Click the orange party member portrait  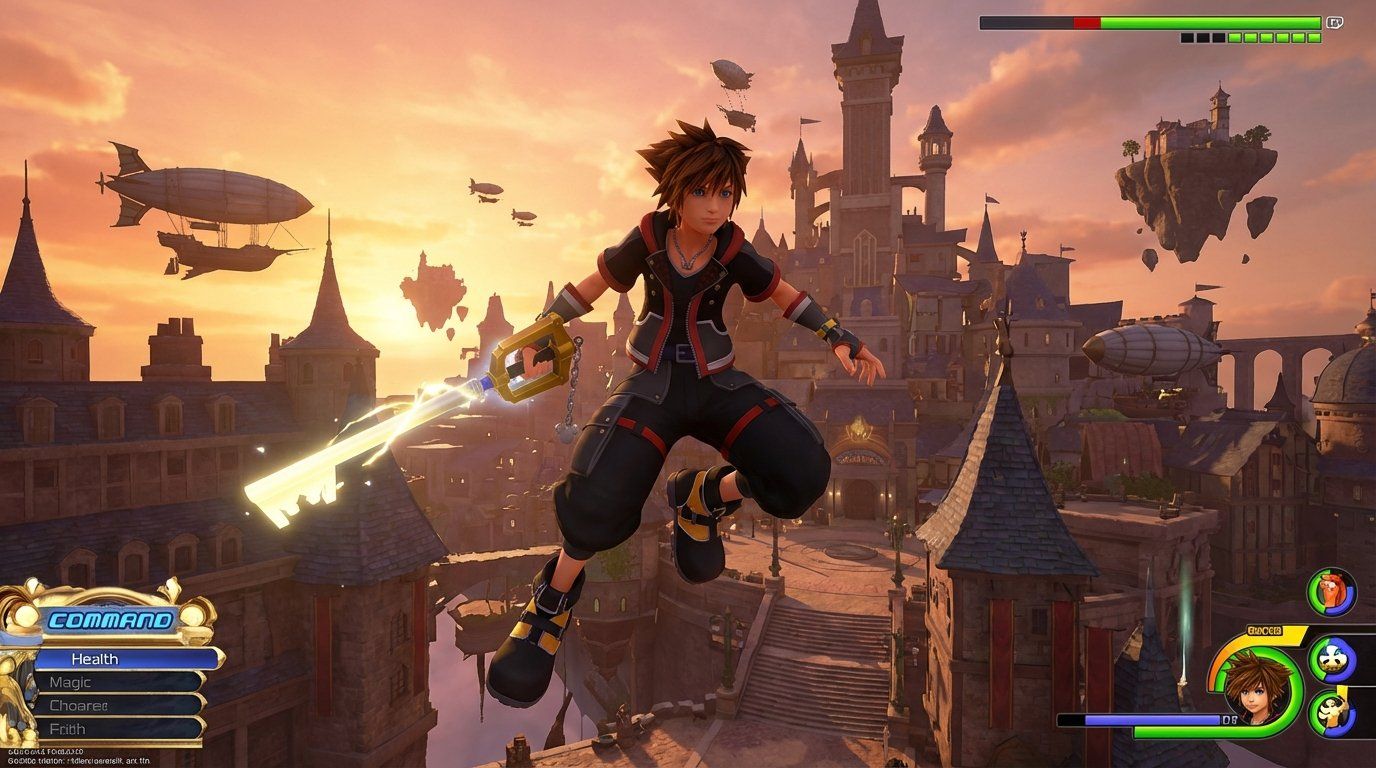(x=1331, y=593)
